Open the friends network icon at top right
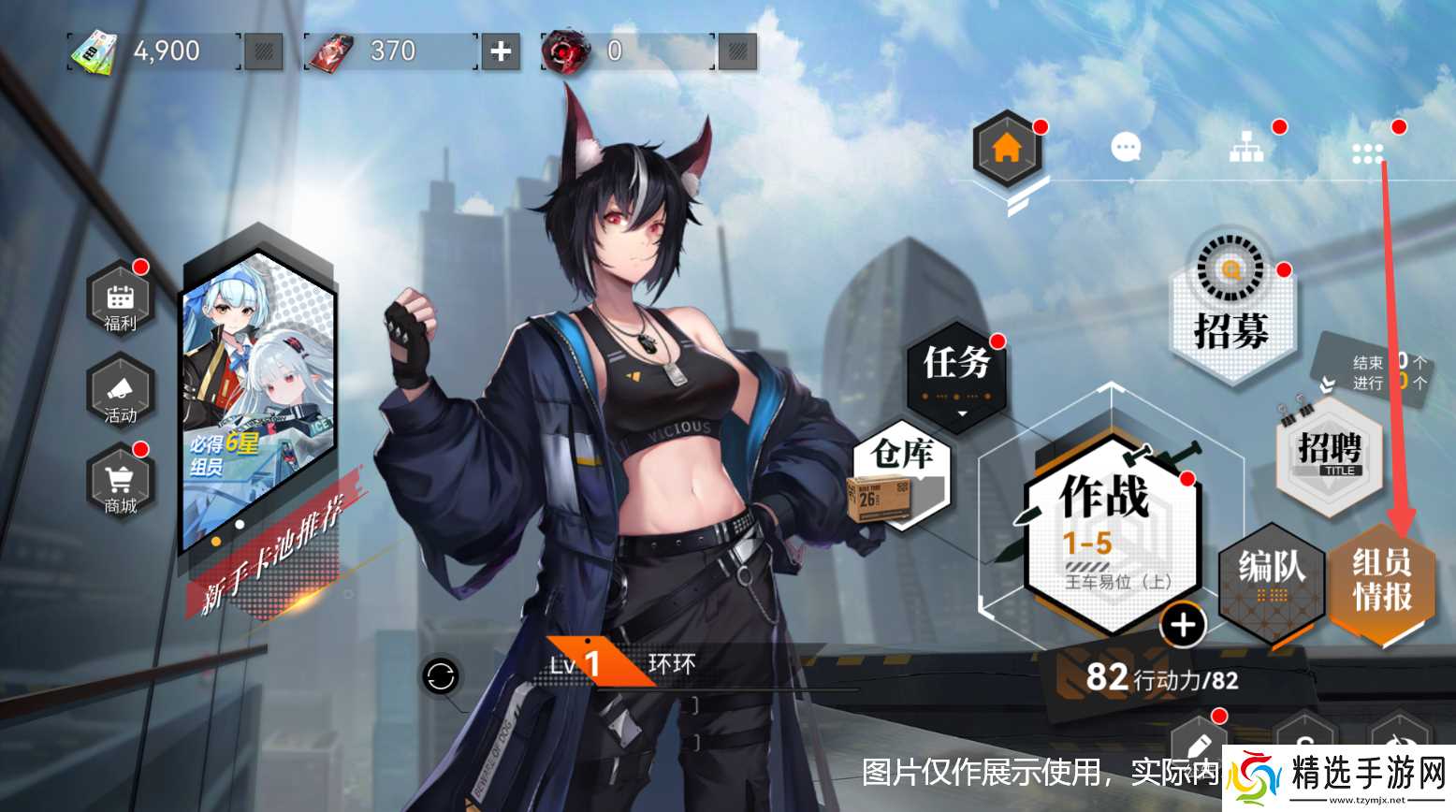Viewport: 1456px width, 812px height. click(x=1248, y=147)
